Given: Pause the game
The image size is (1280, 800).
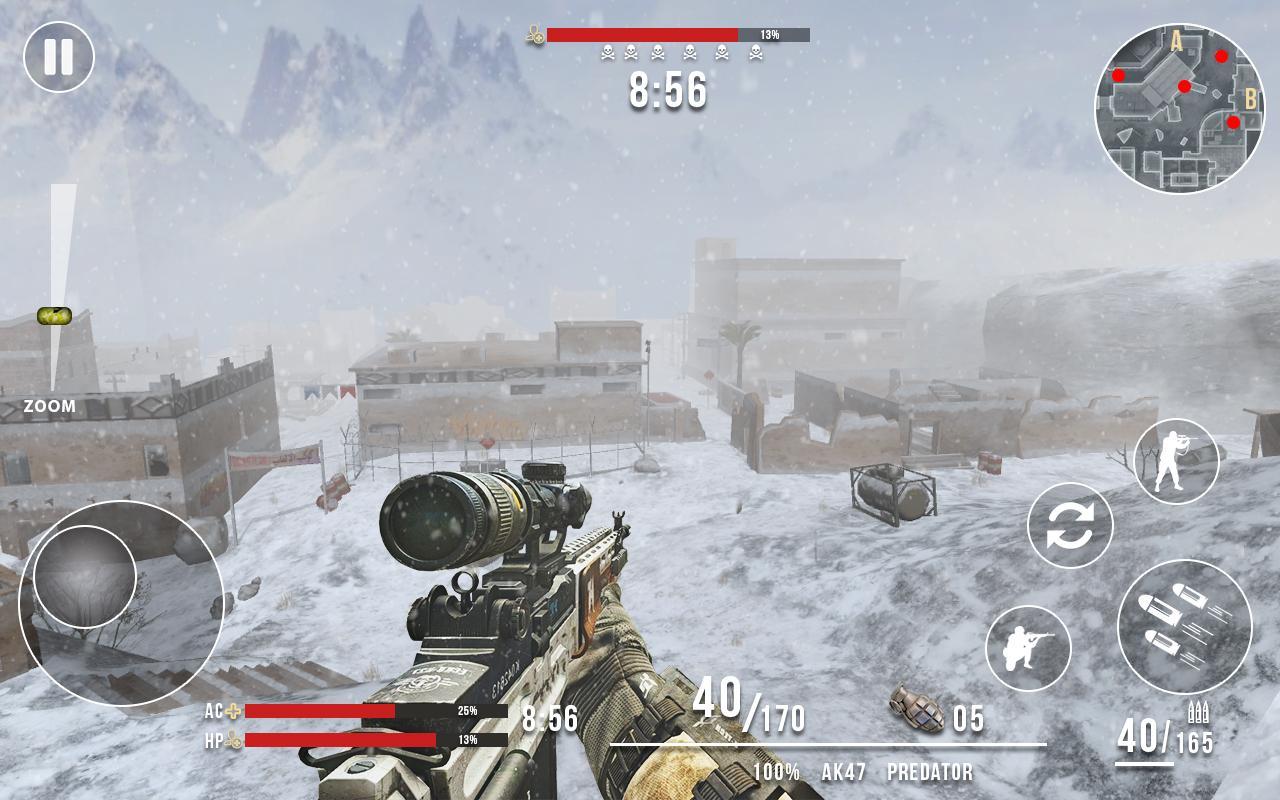Looking at the screenshot, I should pyautogui.click(x=59, y=57).
